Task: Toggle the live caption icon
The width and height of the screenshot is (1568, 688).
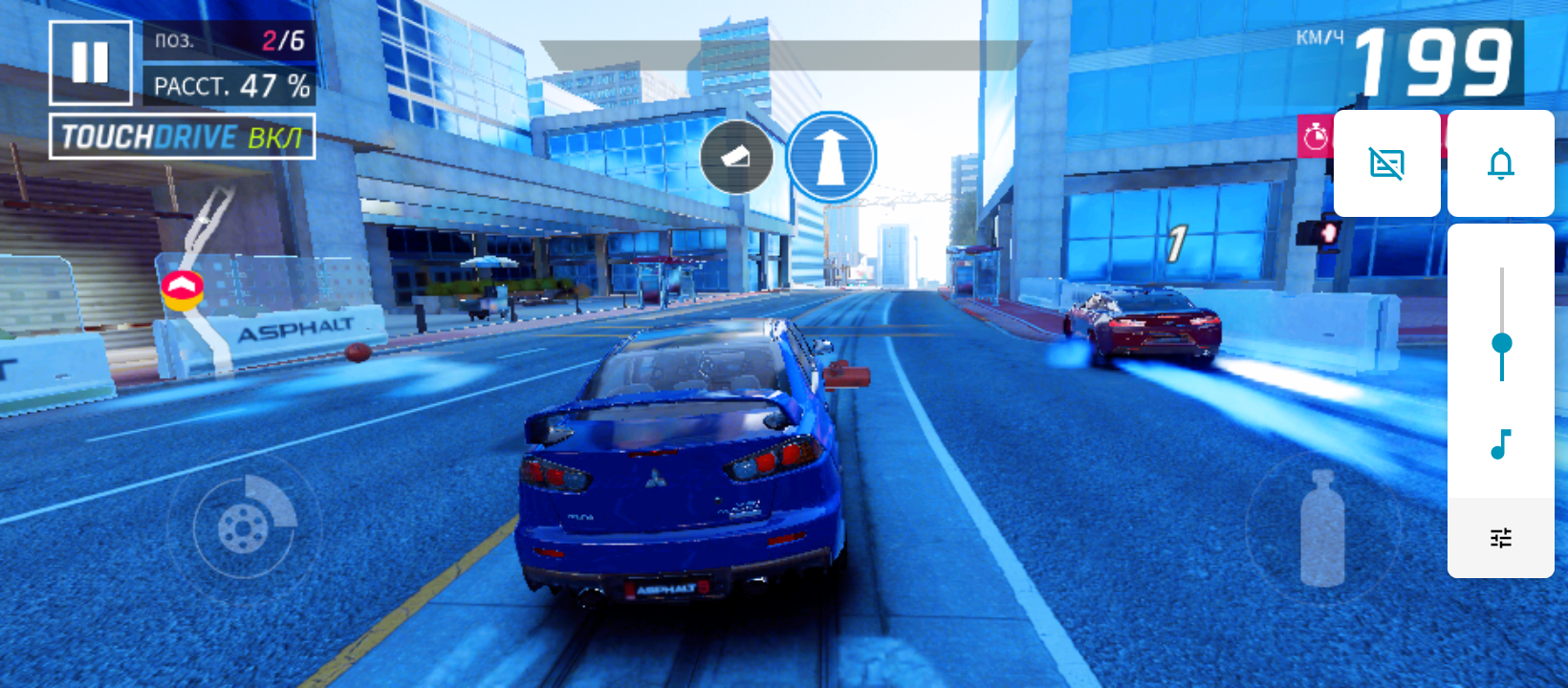Action: 1386,163
